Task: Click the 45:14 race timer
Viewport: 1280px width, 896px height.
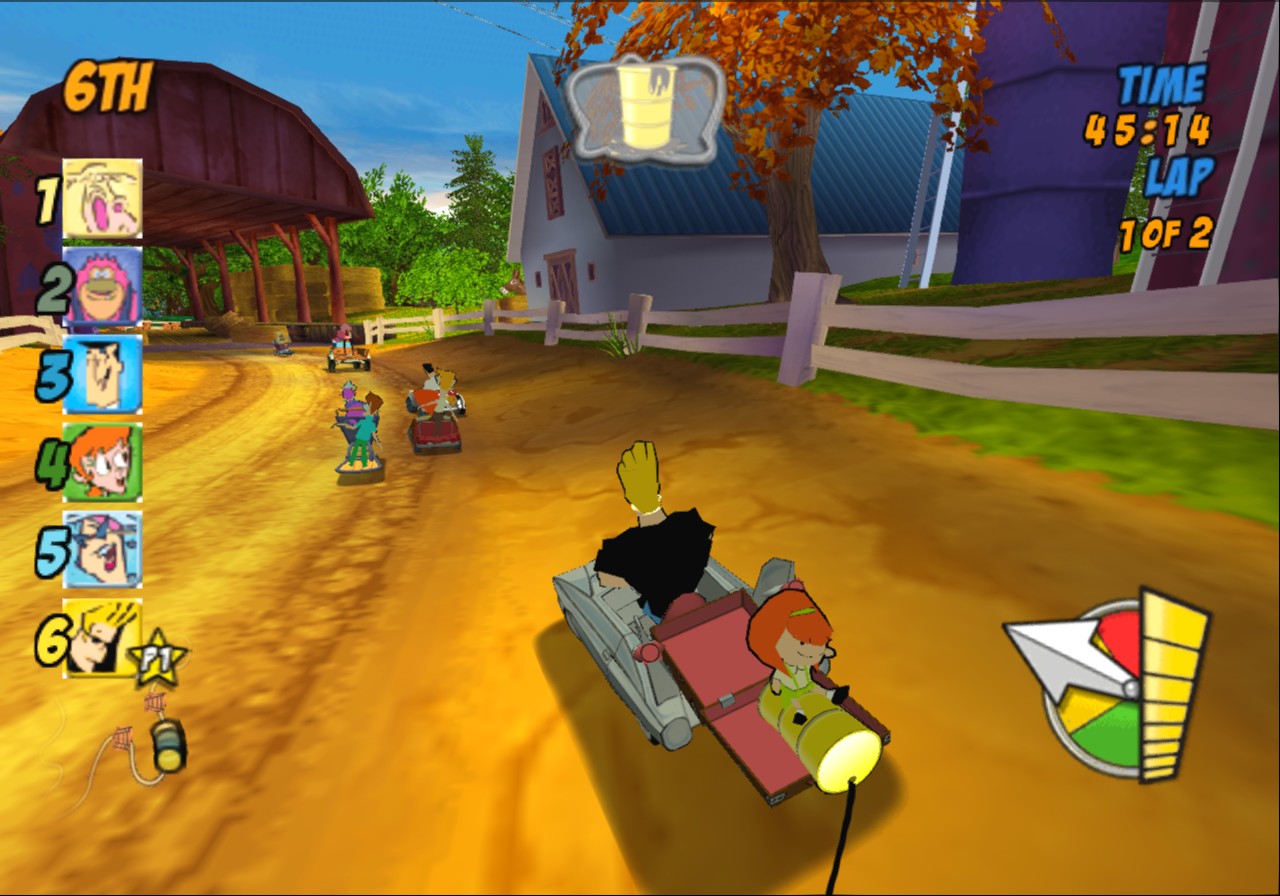Action: click(x=1145, y=127)
